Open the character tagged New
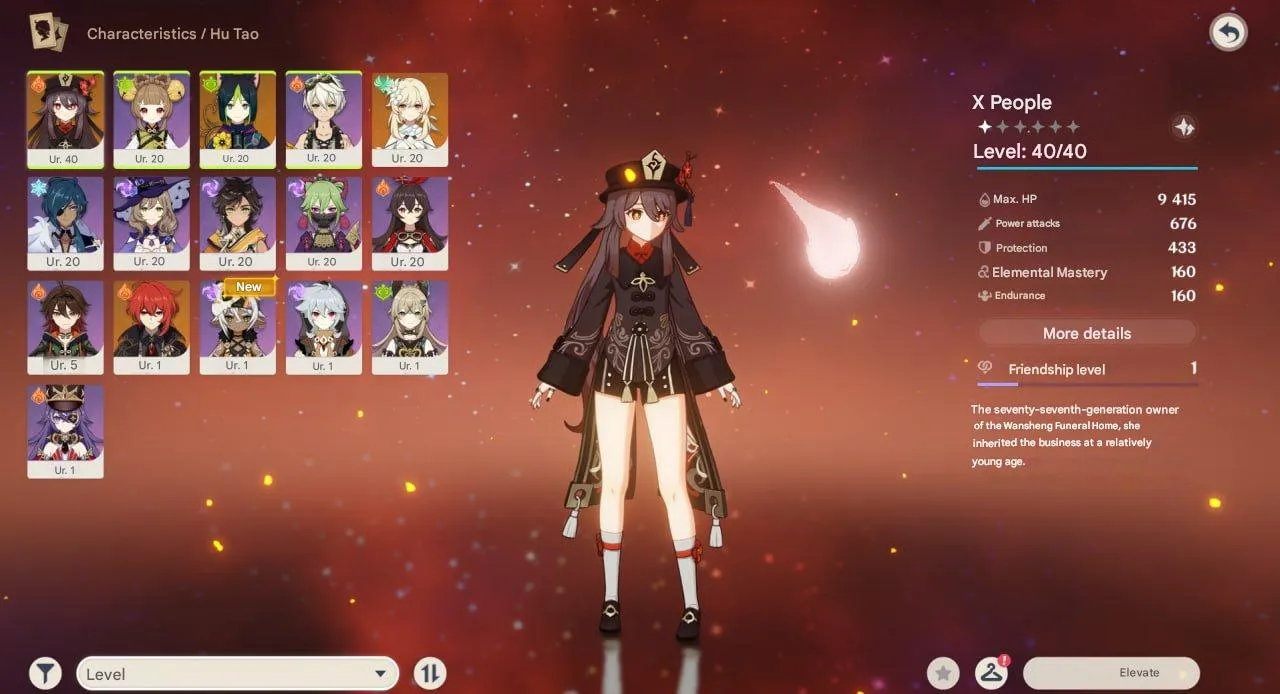Viewport: 1280px width, 694px height. [x=237, y=327]
